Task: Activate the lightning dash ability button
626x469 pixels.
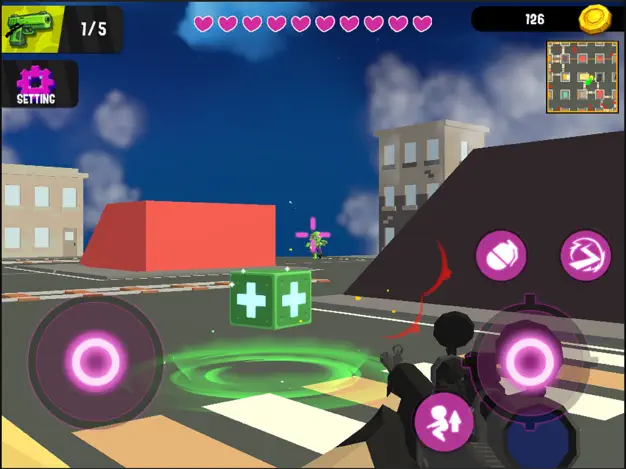Action: (x=585, y=255)
